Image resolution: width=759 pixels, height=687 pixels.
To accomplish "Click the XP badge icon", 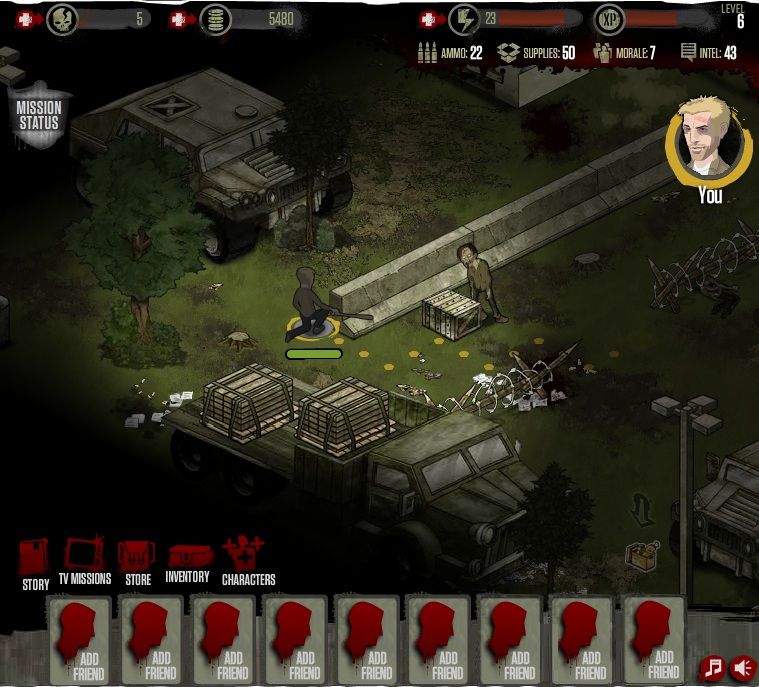I will point(609,19).
